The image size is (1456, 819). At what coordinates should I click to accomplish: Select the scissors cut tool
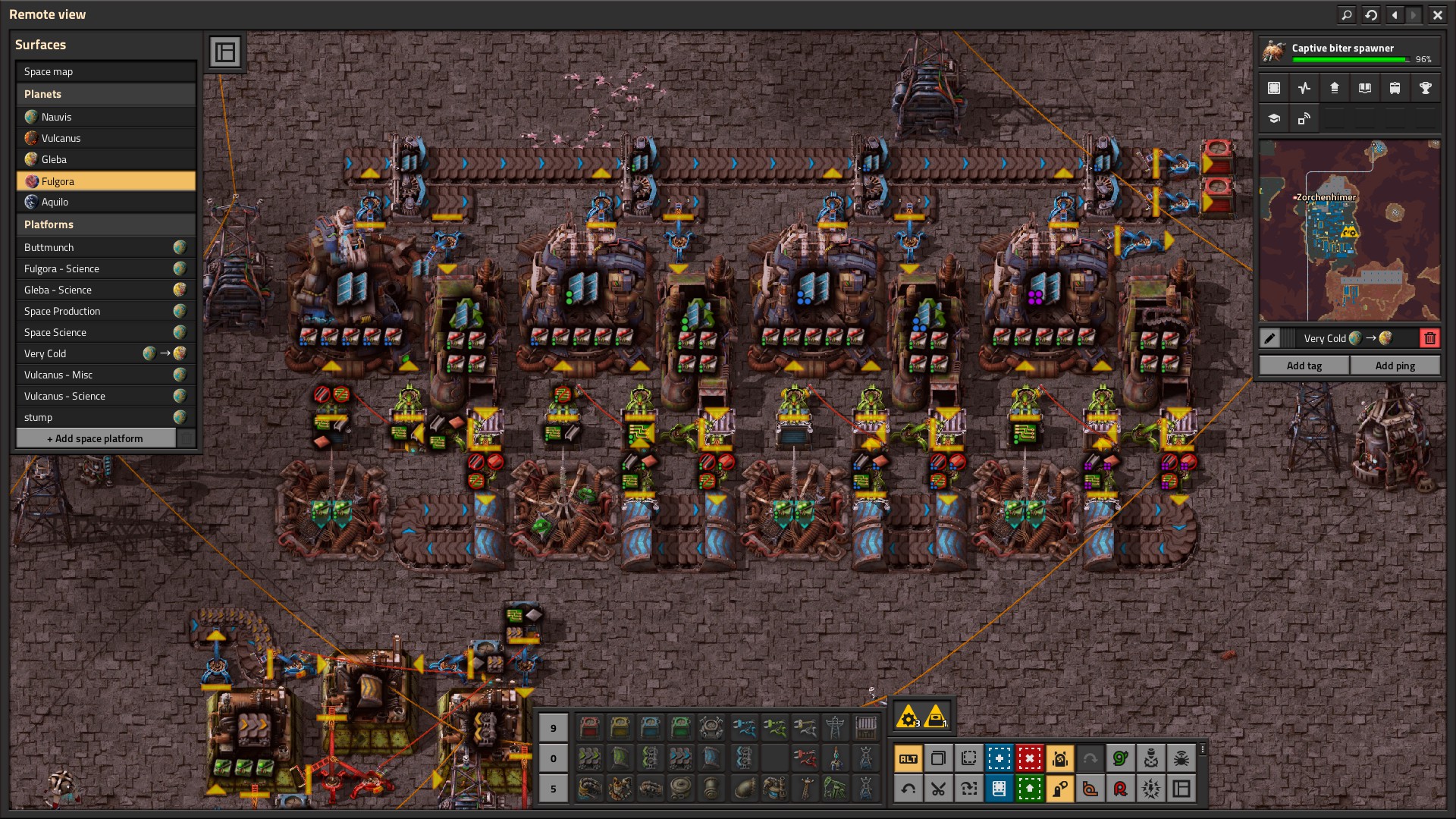(x=938, y=789)
